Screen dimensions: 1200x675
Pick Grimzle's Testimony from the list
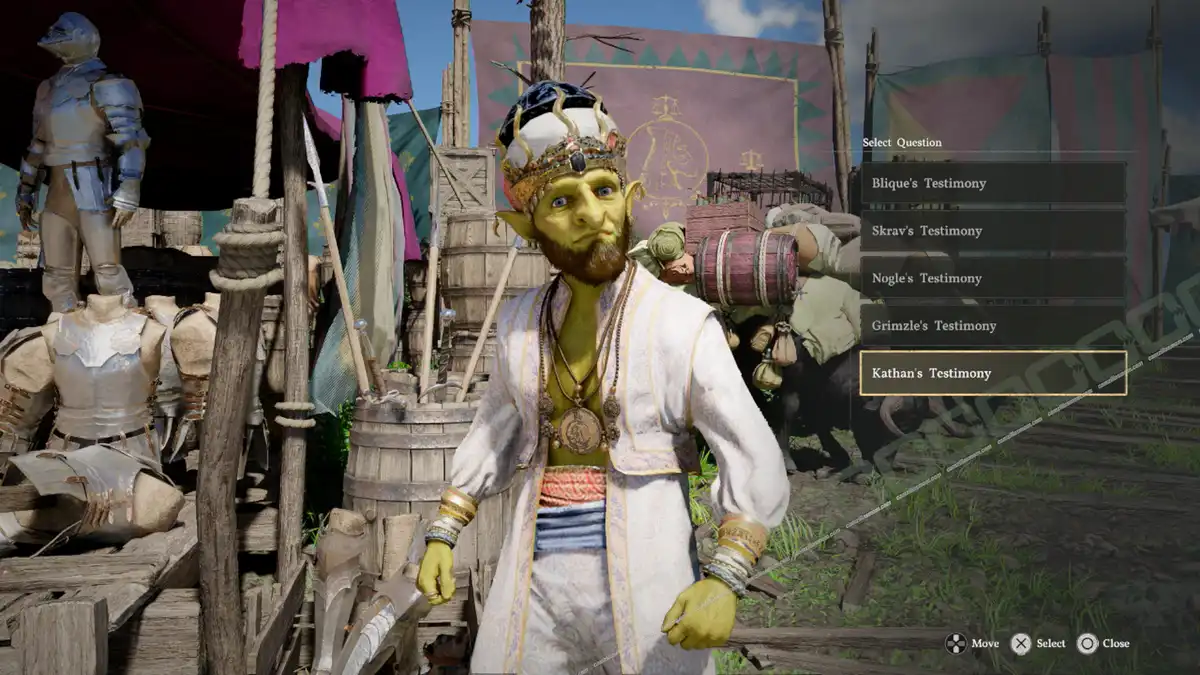pos(992,326)
